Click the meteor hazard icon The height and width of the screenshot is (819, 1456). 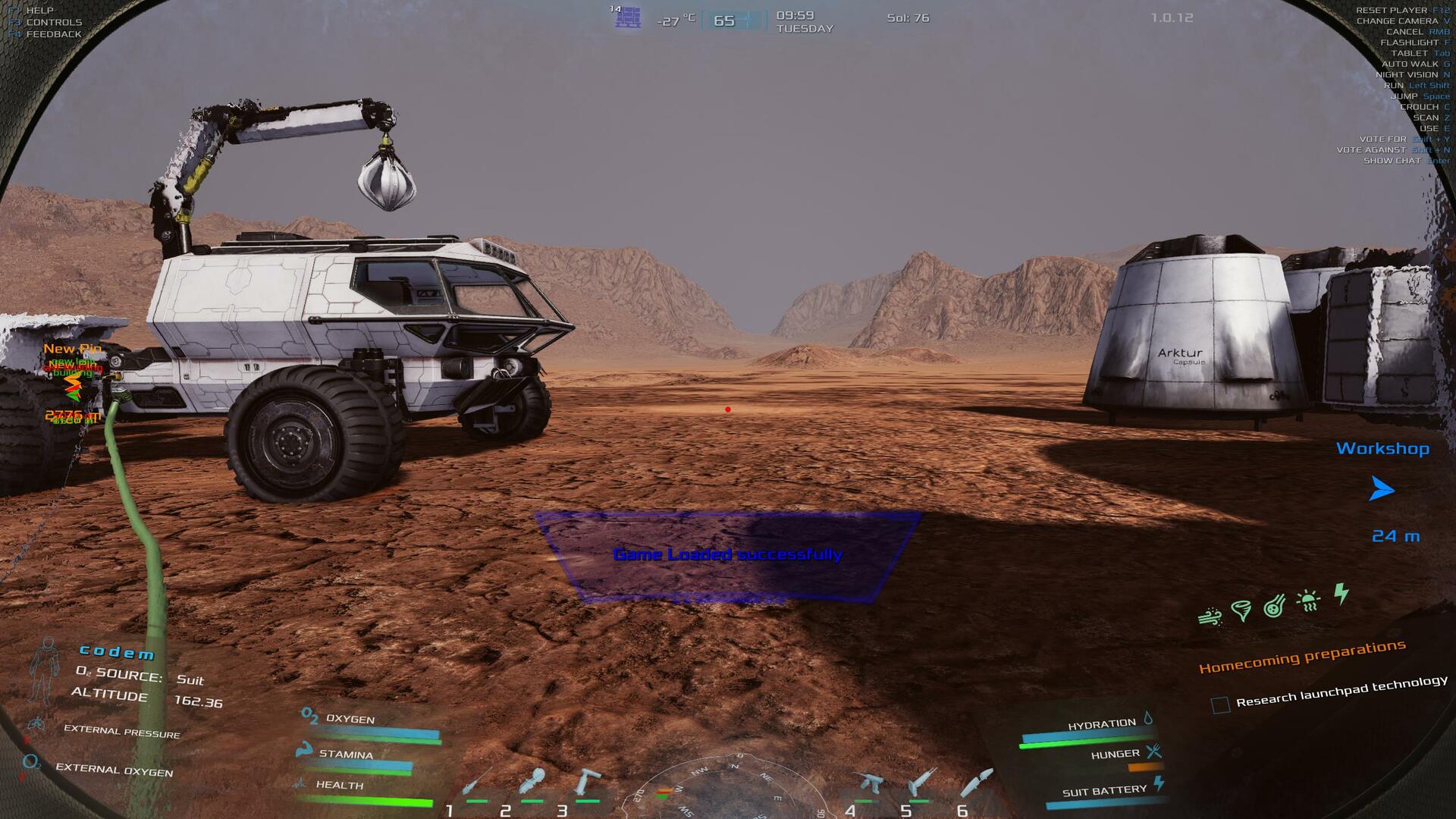pyautogui.click(x=1274, y=606)
